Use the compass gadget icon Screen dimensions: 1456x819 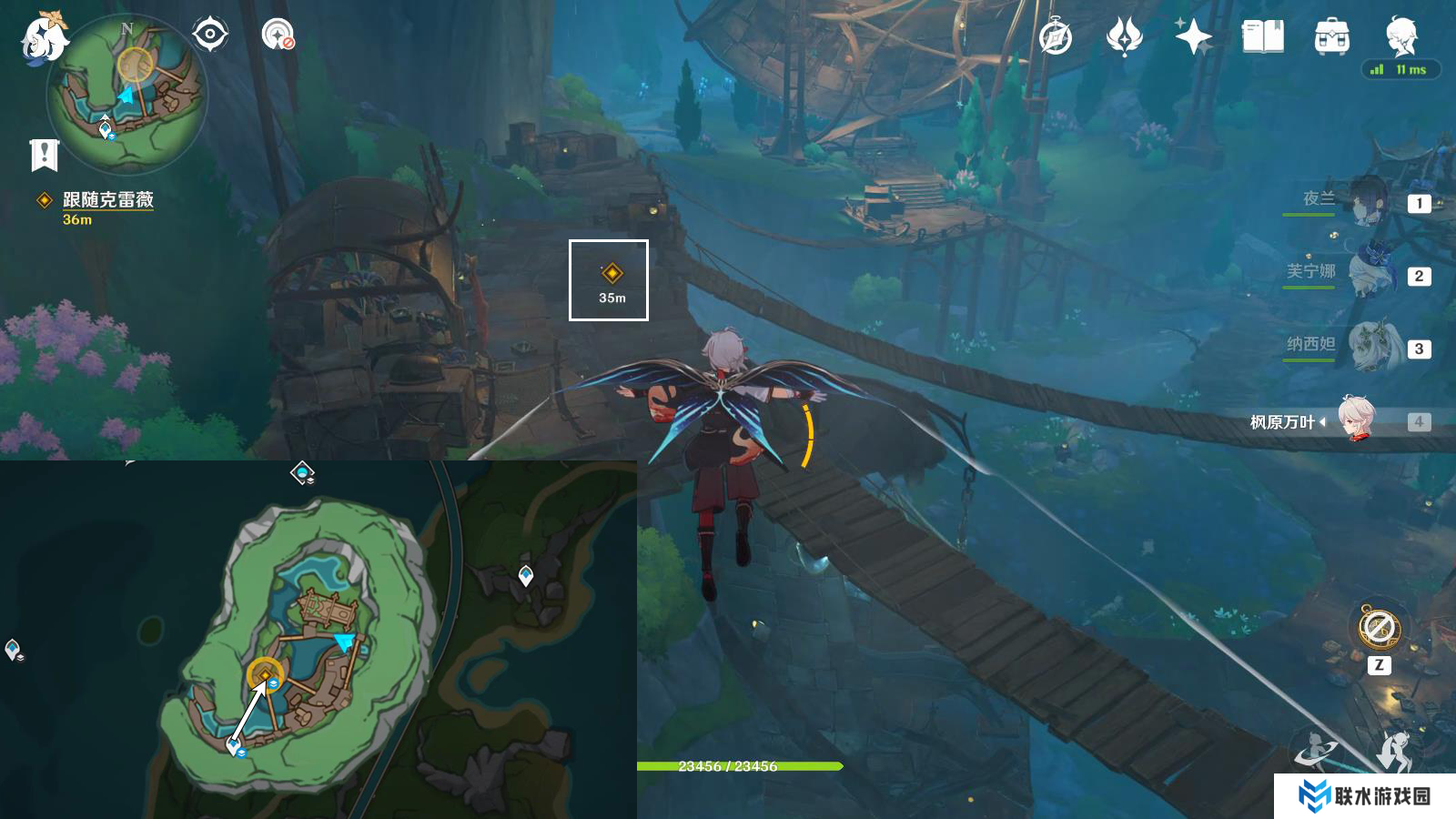tap(1379, 627)
